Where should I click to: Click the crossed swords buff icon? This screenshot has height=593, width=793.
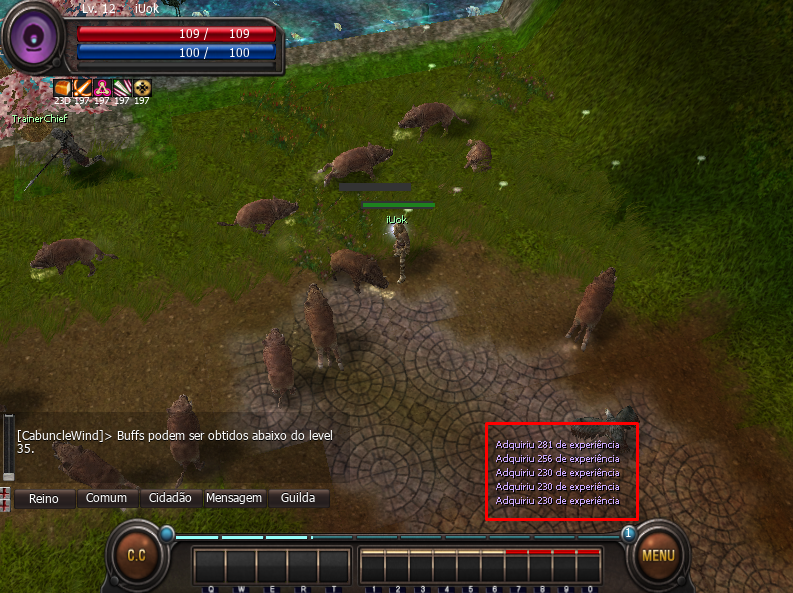82,87
